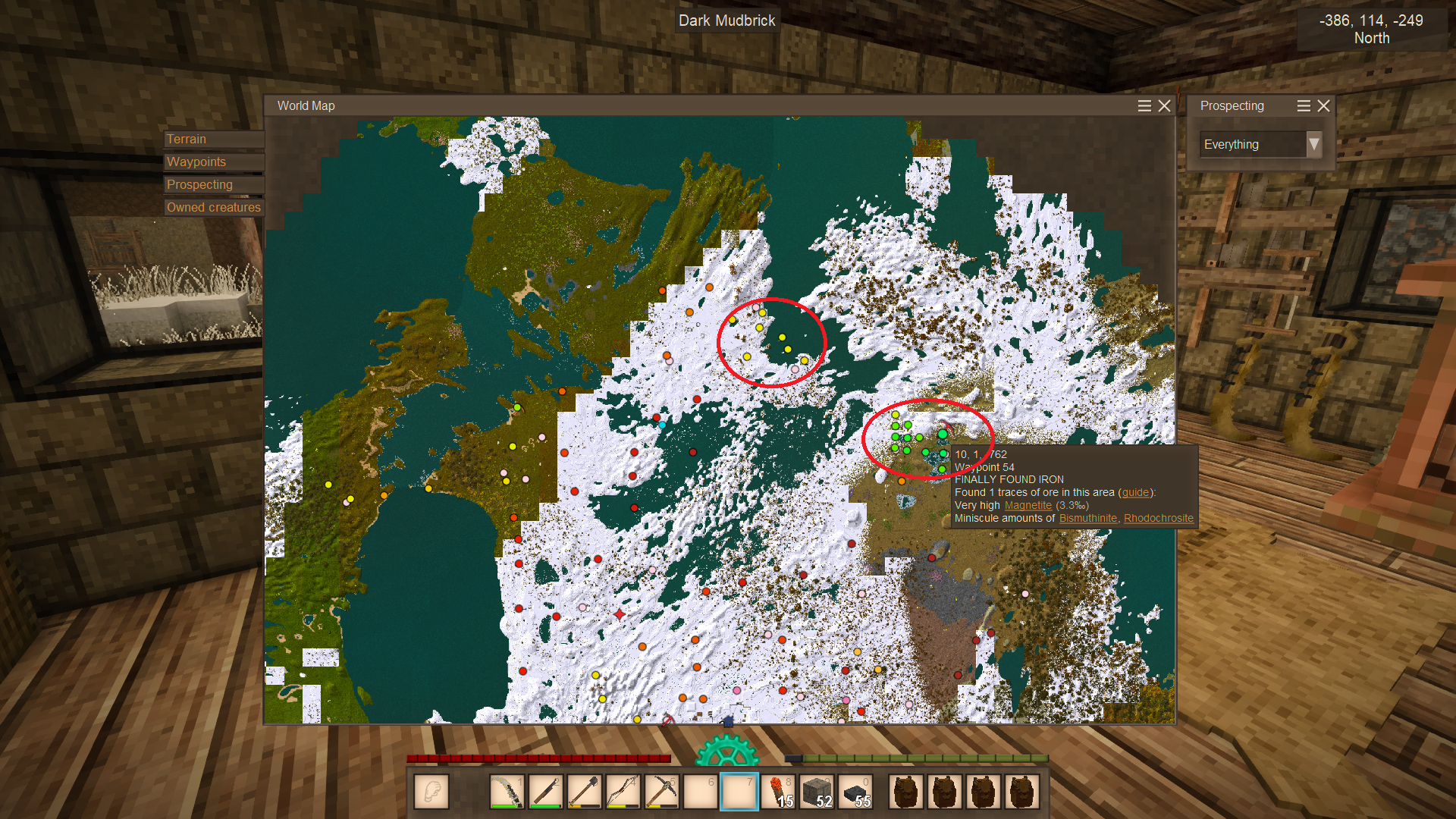Select the curved blade in slot 1
Screen dimensions: 1456x819
pyautogui.click(x=507, y=792)
